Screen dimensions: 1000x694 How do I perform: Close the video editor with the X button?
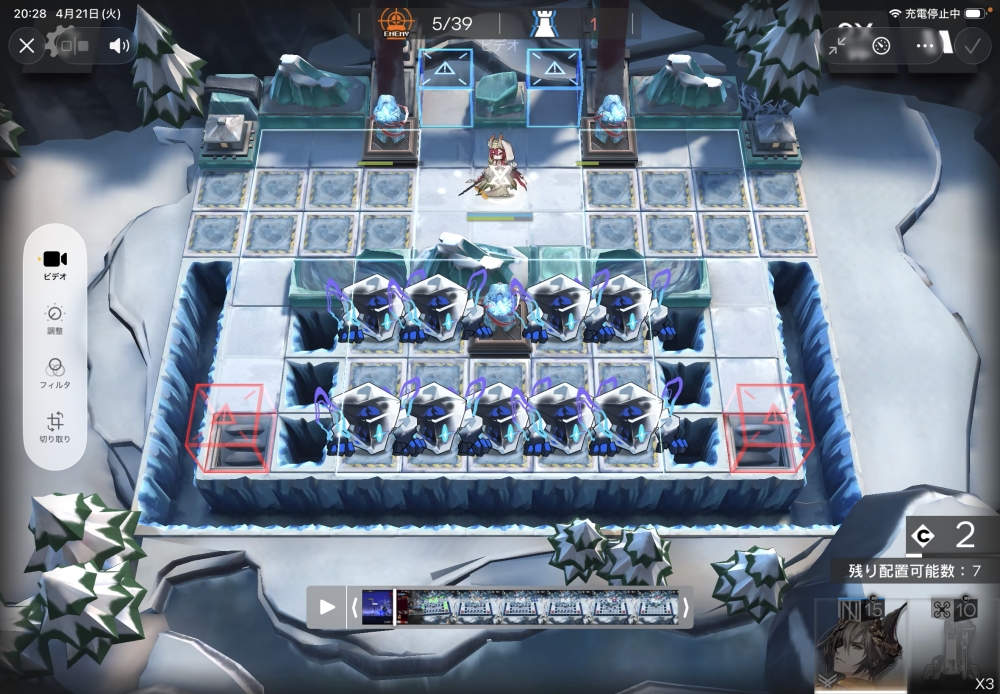tap(27, 45)
